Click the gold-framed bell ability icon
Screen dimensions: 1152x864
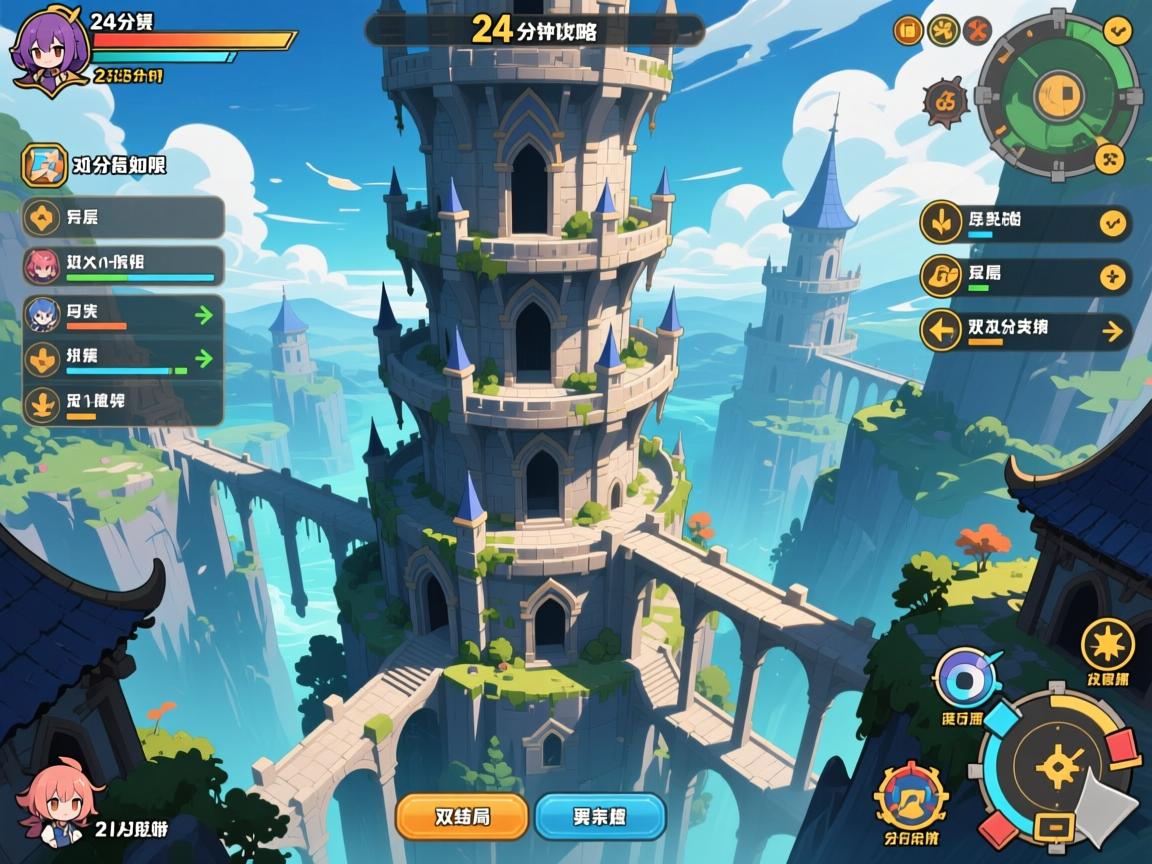[910, 797]
